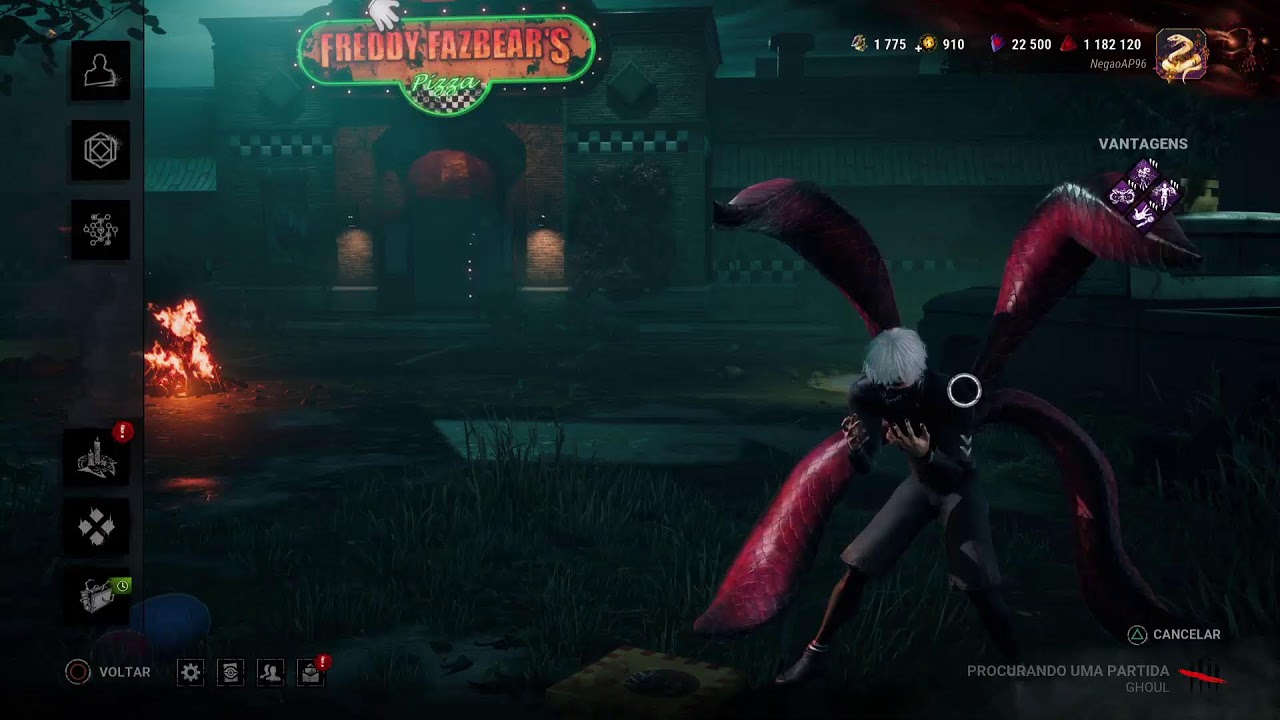Open the chest icon with green clock
The image size is (1280, 720).
[97, 596]
